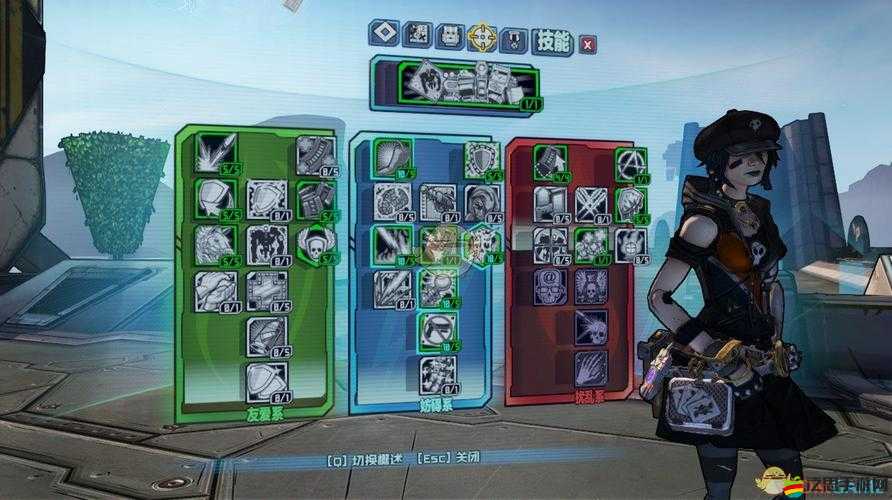The height and width of the screenshot is (500, 892).
Task: Select the Deathtrap action skill at top
Action: click(458, 82)
